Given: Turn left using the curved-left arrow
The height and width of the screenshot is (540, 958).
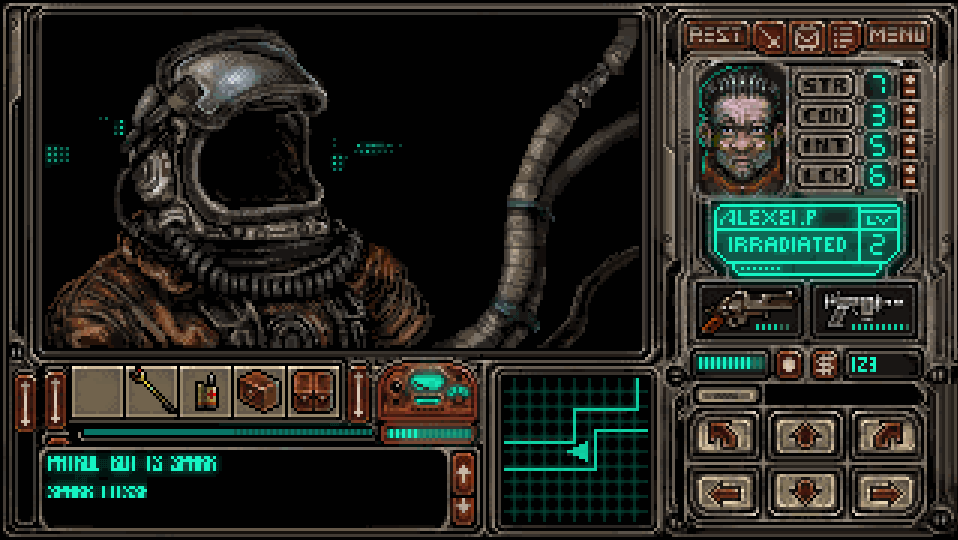Looking at the screenshot, I should pos(720,434).
